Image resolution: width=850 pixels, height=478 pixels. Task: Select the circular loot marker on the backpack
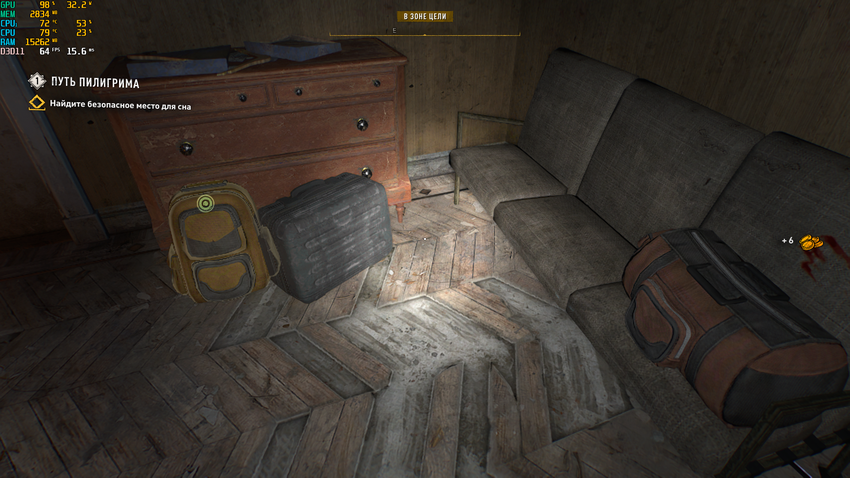pyautogui.click(x=206, y=204)
